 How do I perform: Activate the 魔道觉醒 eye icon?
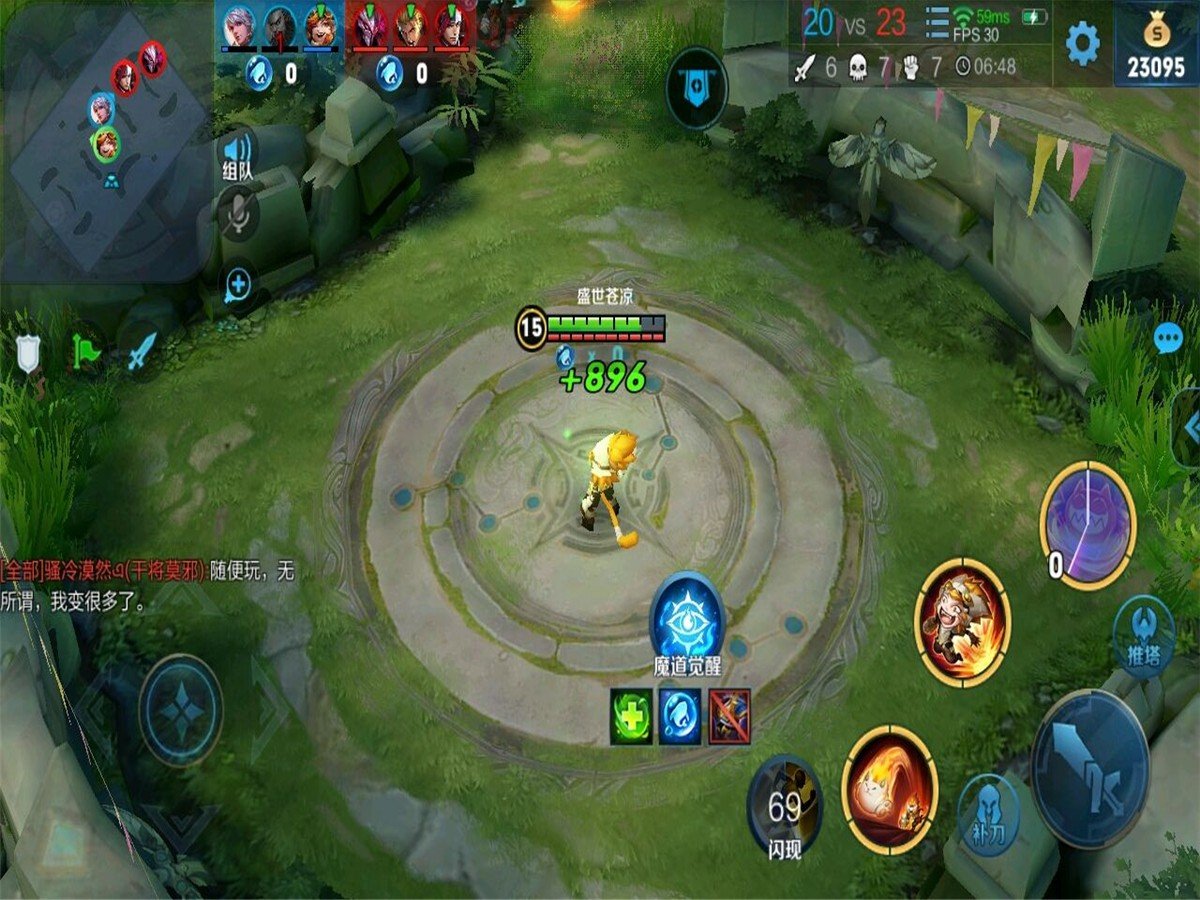click(687, 619)
